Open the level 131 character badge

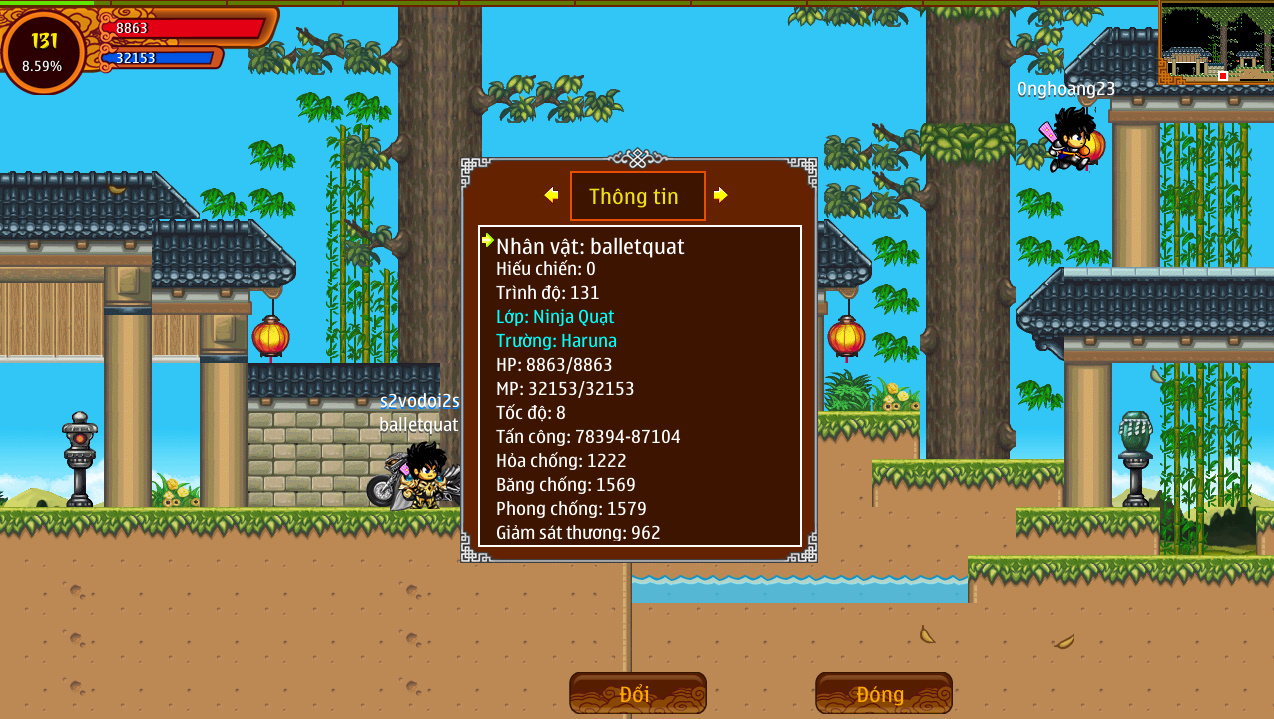pyautogui.click(x=45, y=52)
